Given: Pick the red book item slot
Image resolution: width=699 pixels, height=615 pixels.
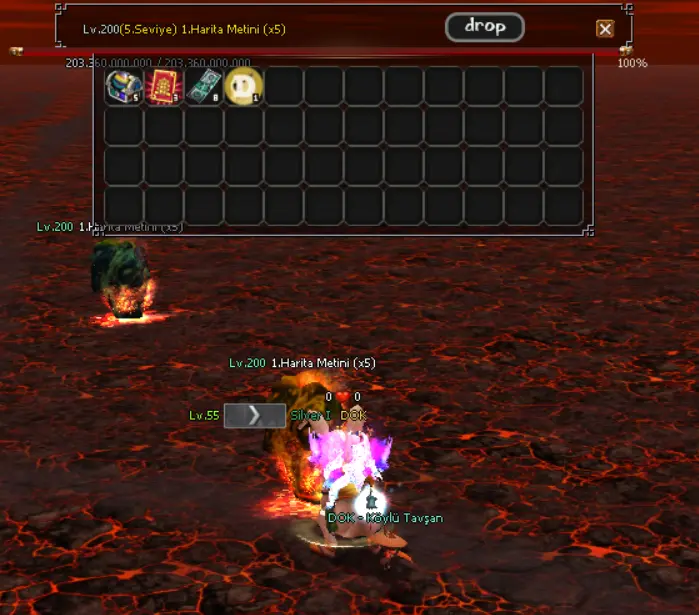Looking at the screenshot, I should 164,87.
